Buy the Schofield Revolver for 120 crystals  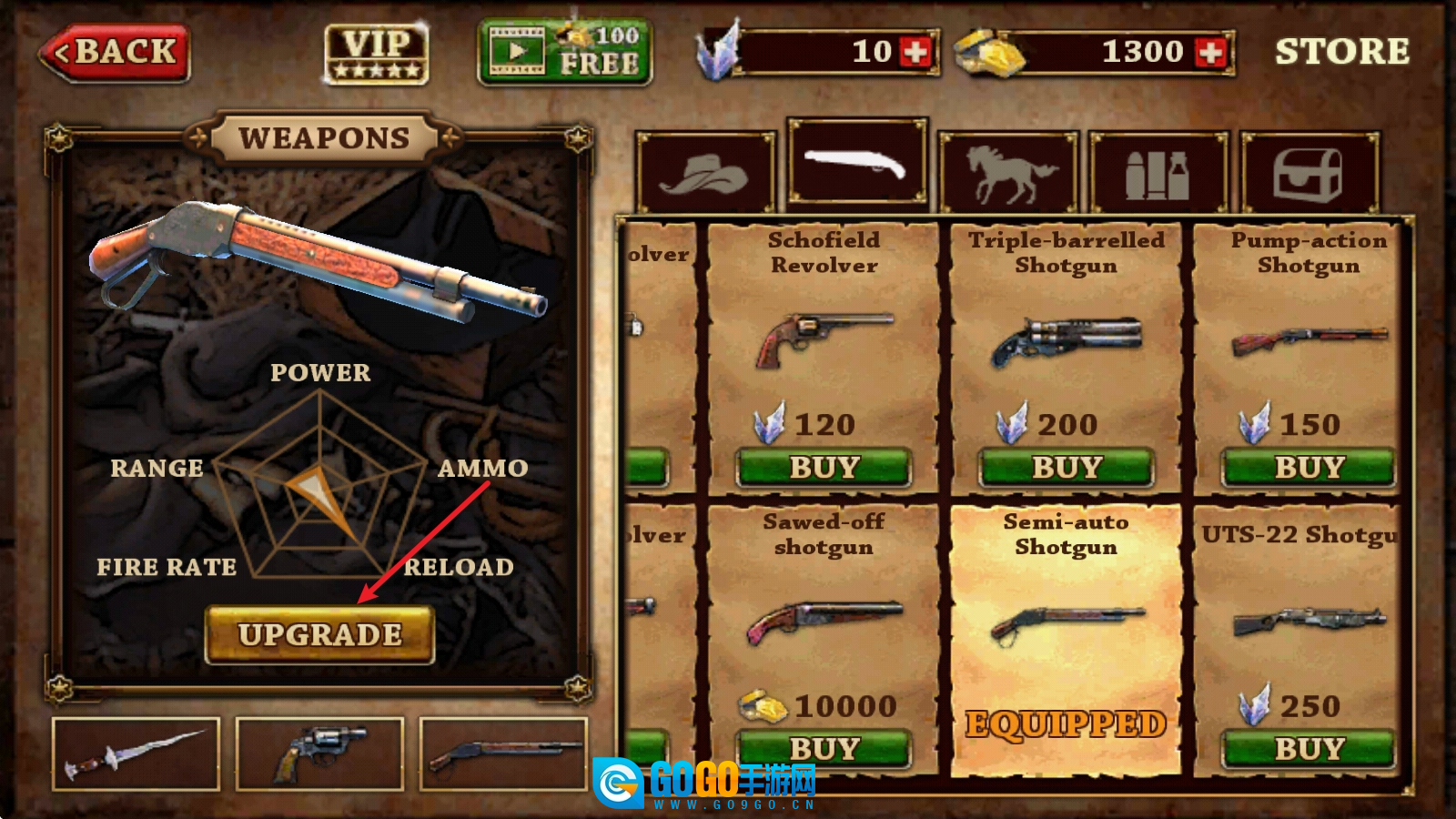click(824, 468)
